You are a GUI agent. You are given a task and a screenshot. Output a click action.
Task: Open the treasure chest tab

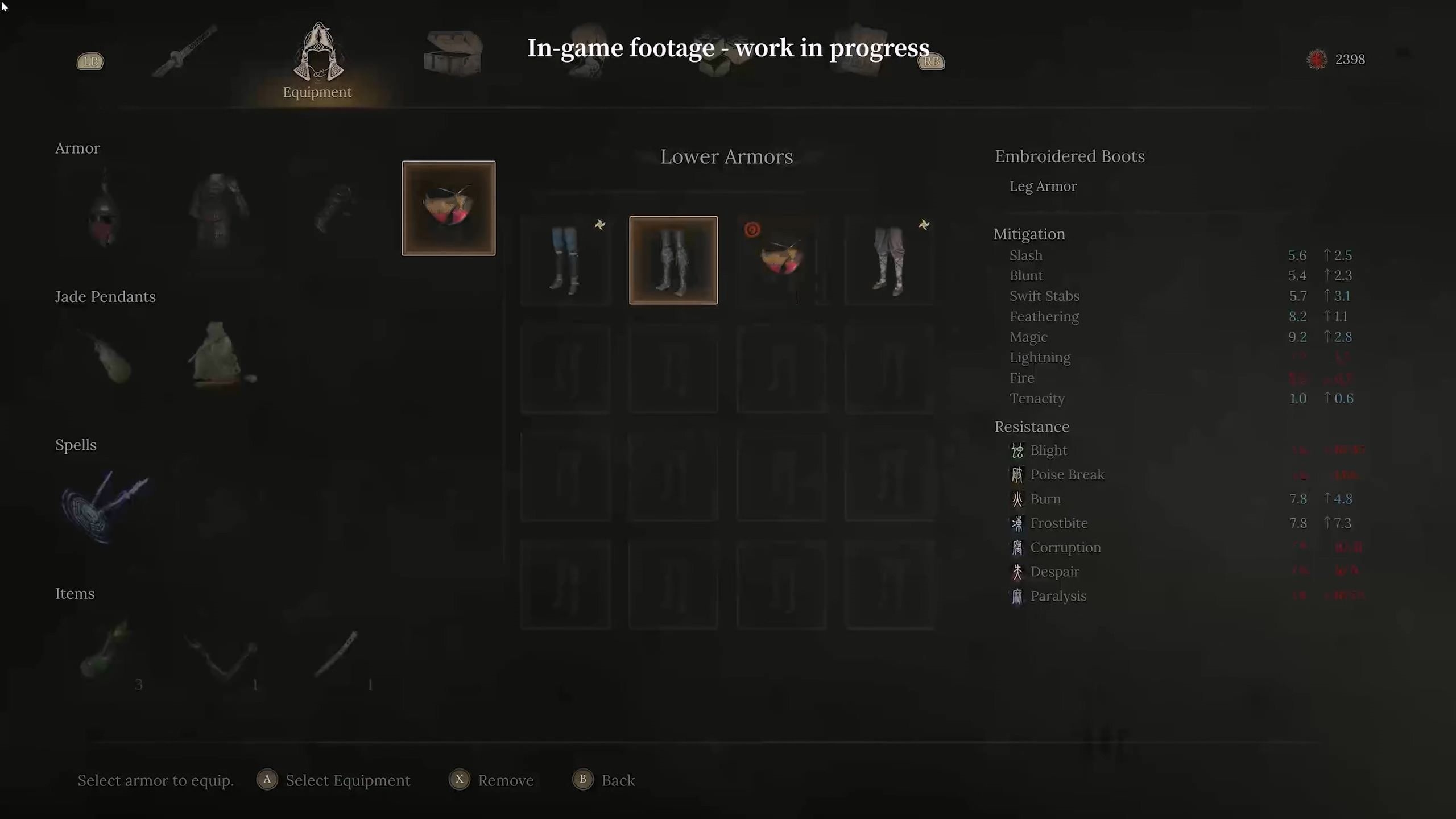click(453, 52)
